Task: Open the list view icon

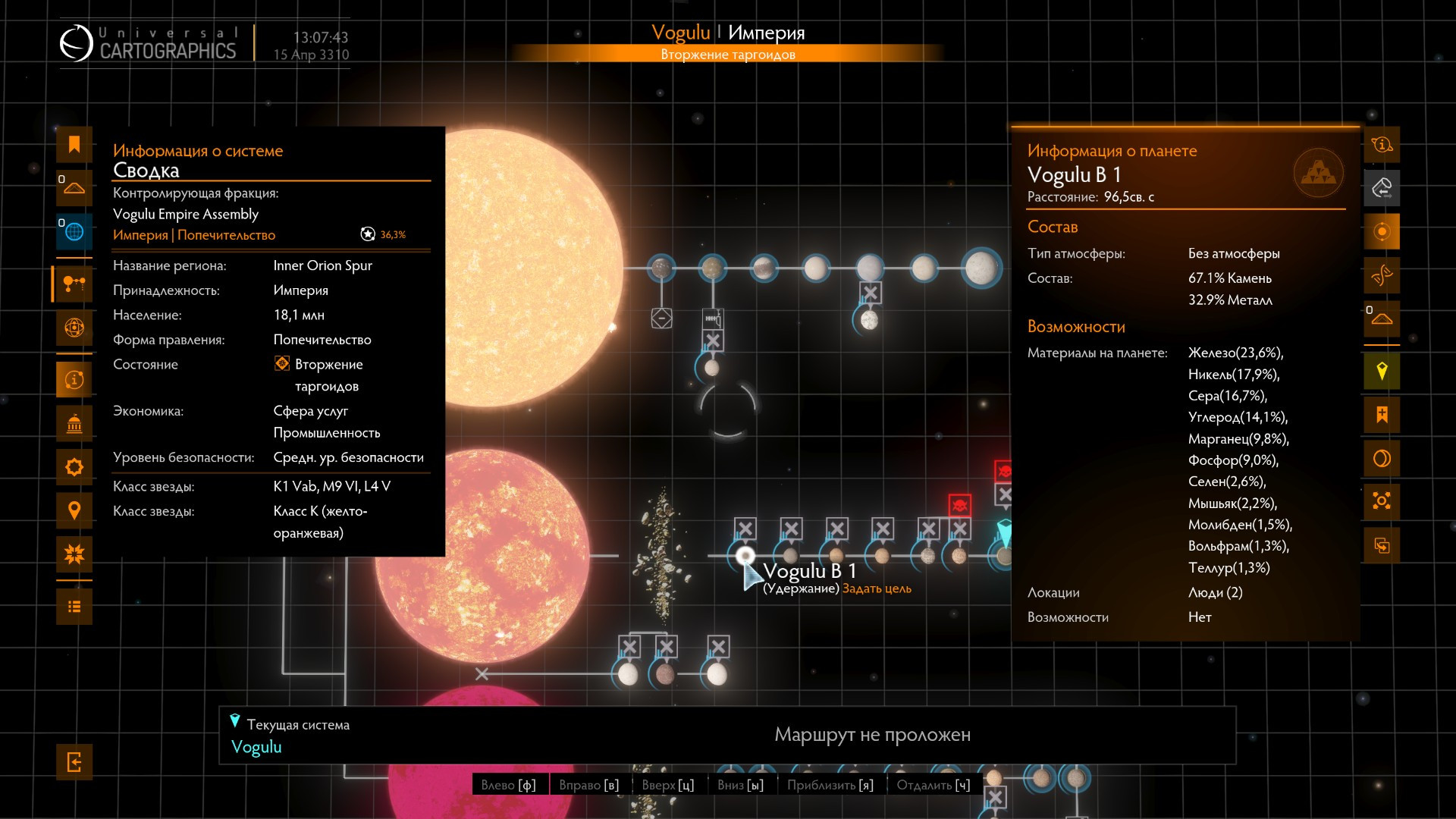Action: click(x=74, y=607)
